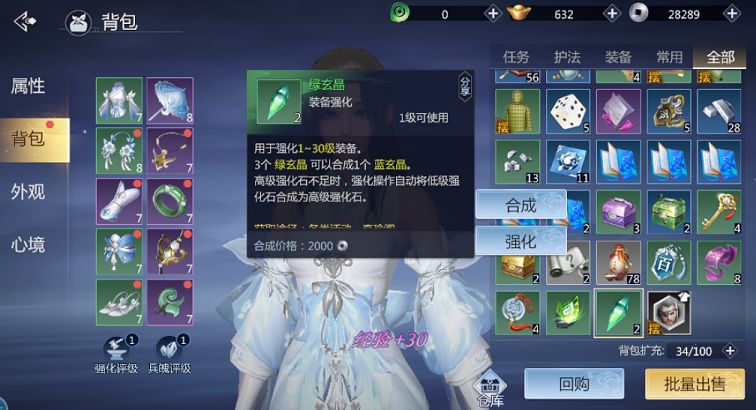Switch to the 外观 appearance section
This screenshot has width=756, height=410.
tap(28, 192)
